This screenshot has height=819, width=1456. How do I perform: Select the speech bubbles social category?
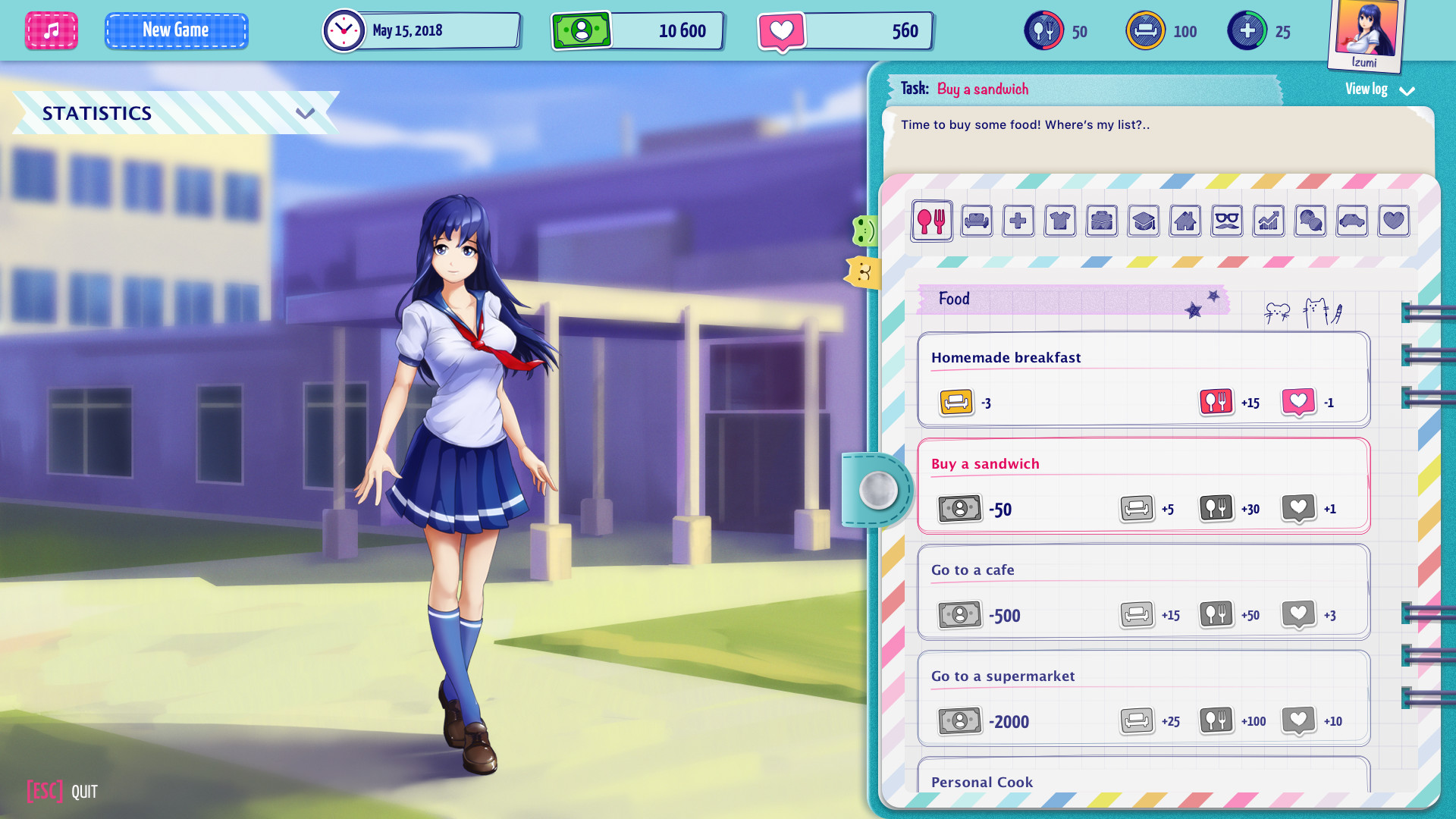(x=1310, y=221)
